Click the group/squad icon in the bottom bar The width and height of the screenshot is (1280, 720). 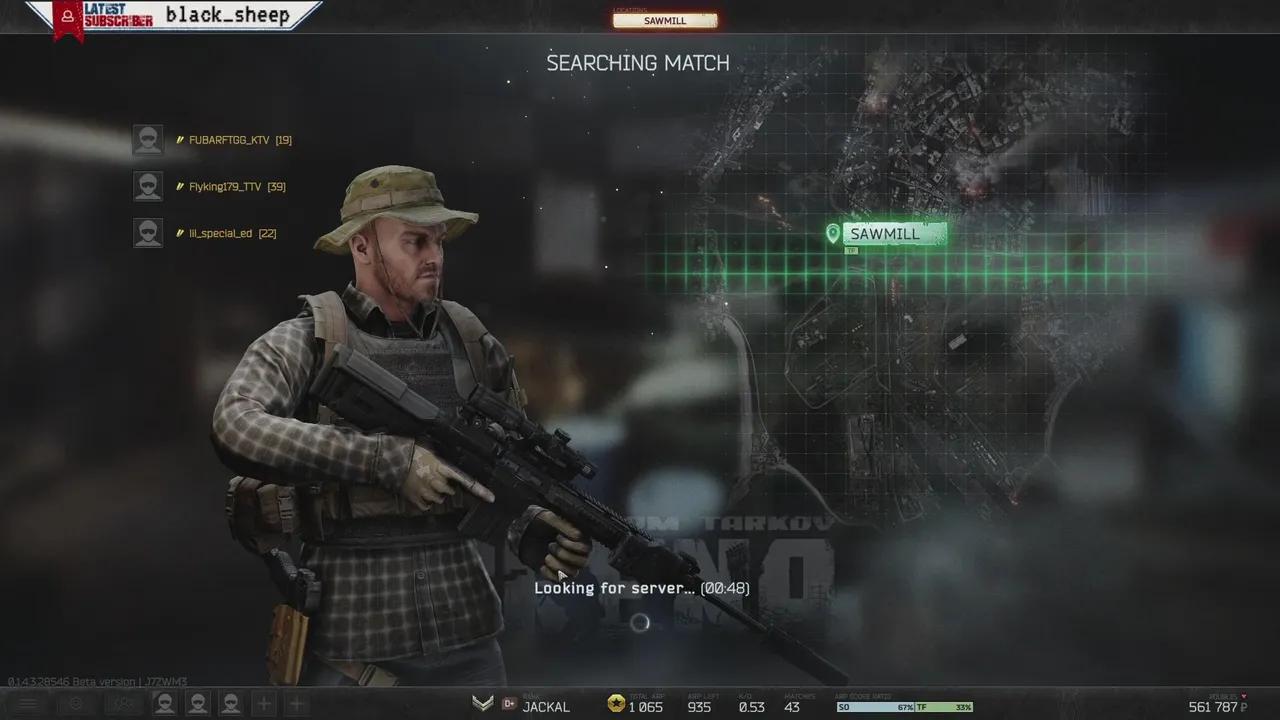point(122,703)
